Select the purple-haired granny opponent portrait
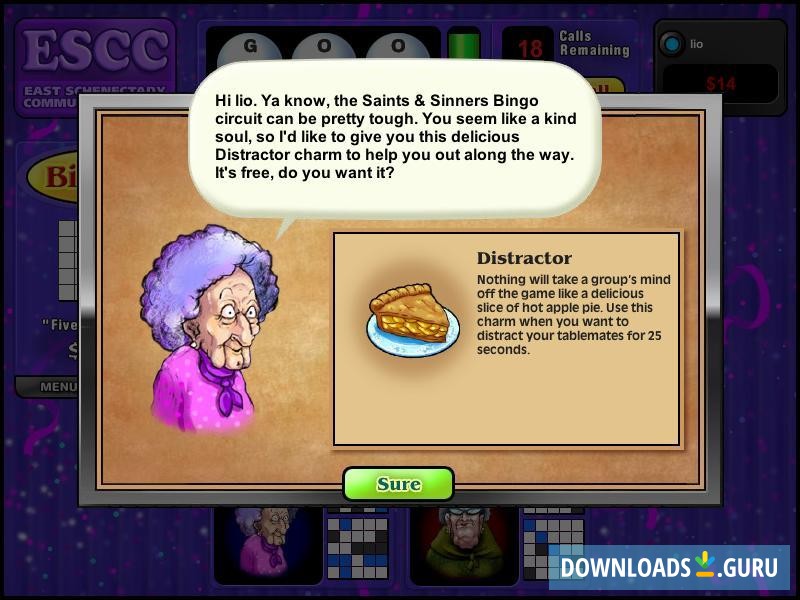Screen dimensions: 800x600 [x=267, y=538]
